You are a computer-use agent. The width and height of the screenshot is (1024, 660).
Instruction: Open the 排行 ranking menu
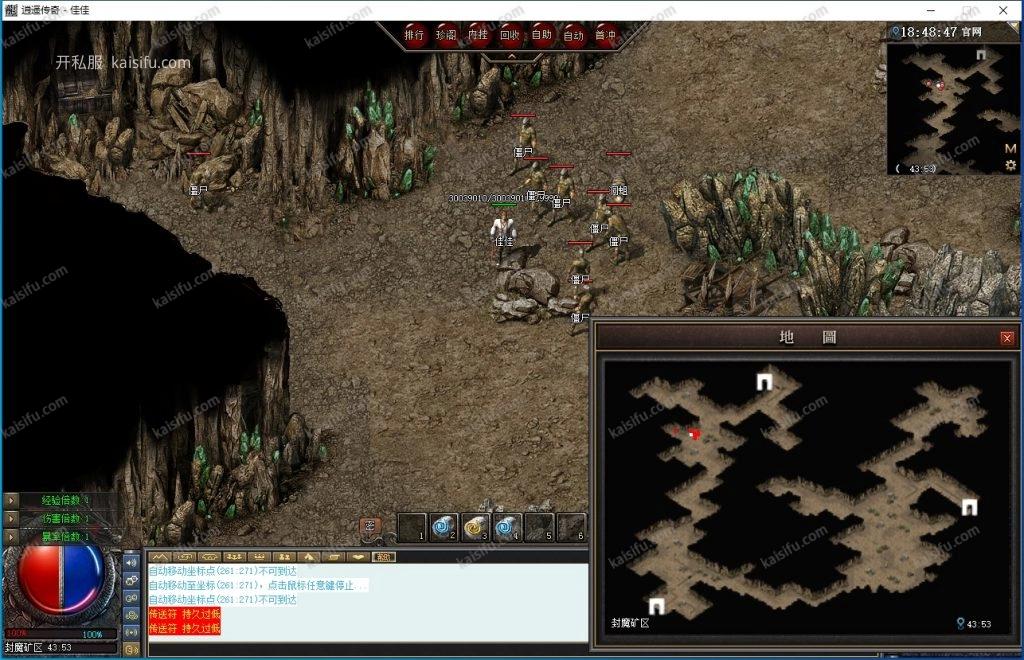coord(415,35)
